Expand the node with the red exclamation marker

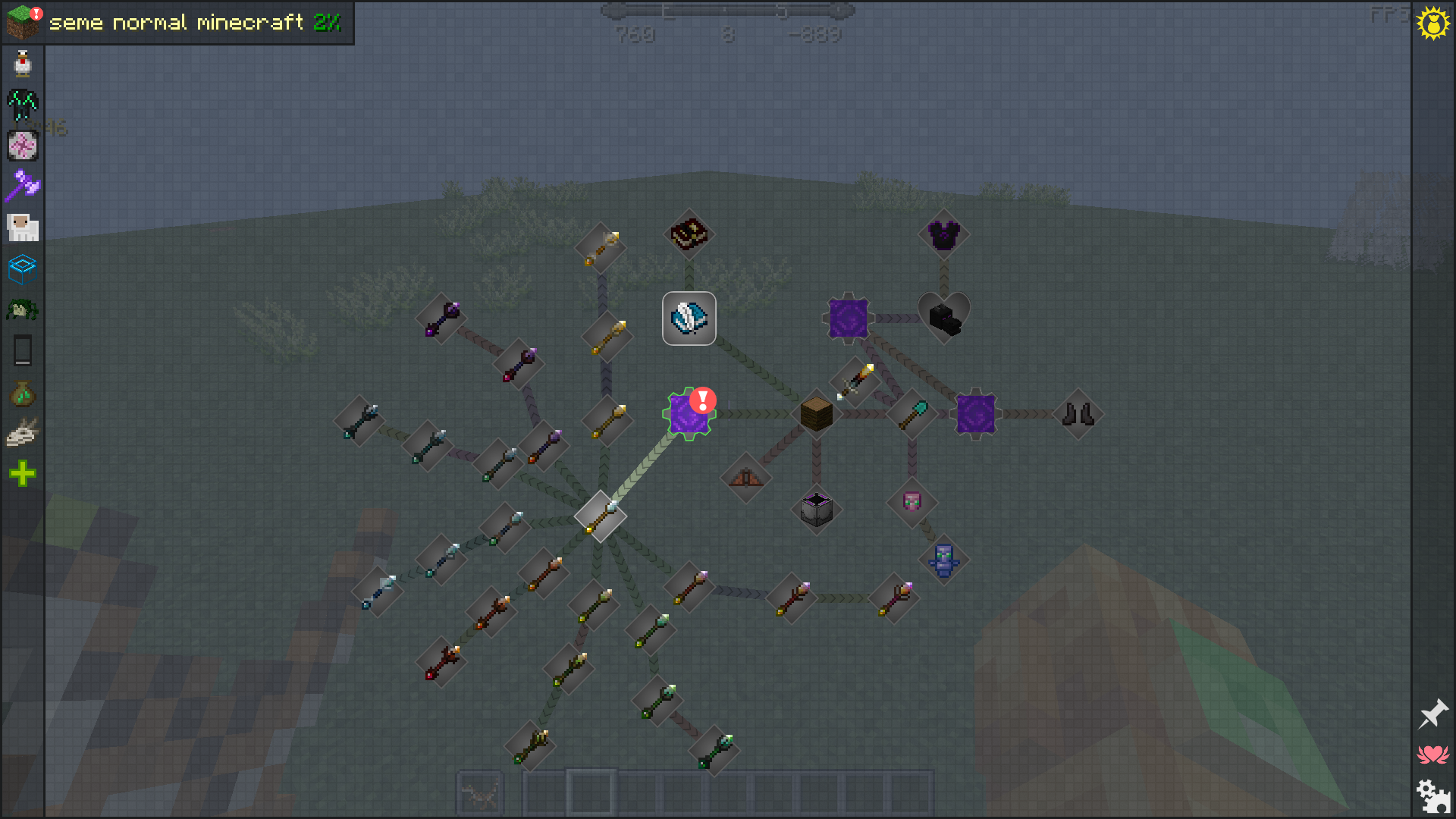689,413
